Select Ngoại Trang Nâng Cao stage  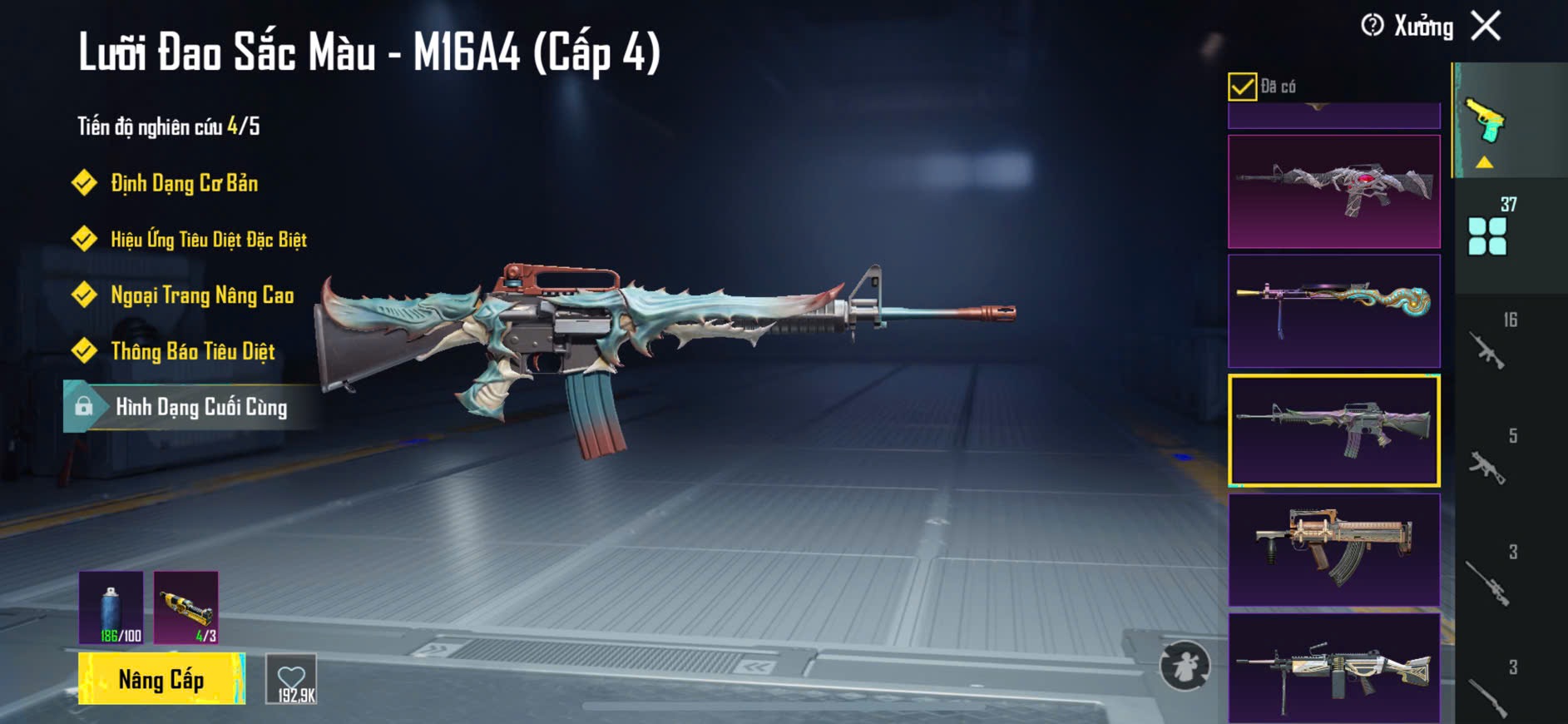(x=202, y=295)
